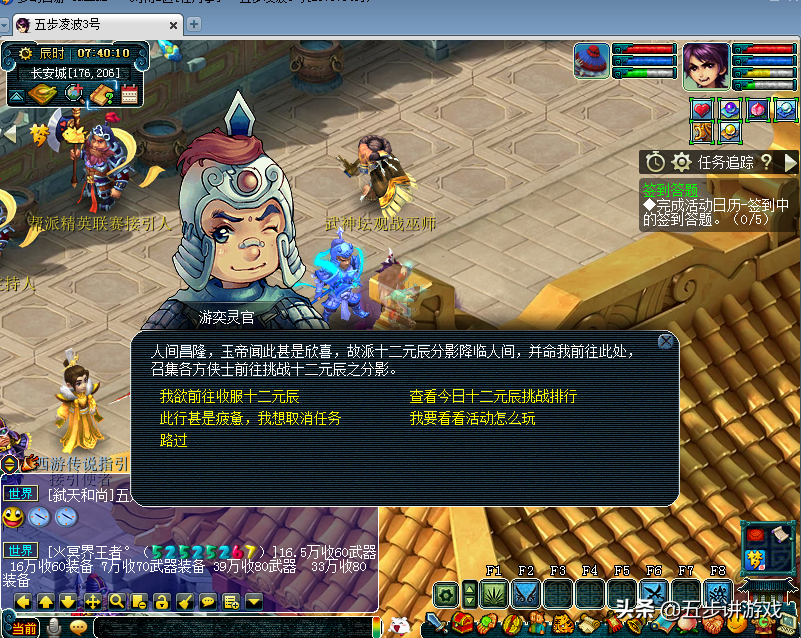Collapse the 任务追踪 panel arrow

pyautogui.click(x=790, y=162)
